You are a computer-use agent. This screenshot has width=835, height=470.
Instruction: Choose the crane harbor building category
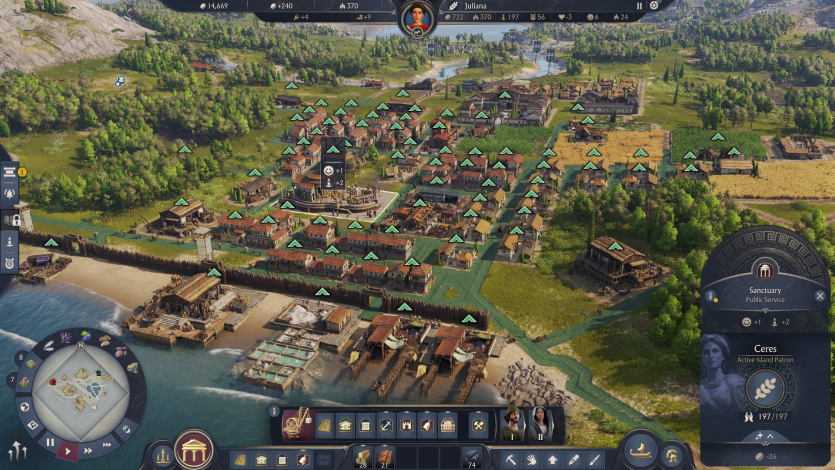click(296, 424)
